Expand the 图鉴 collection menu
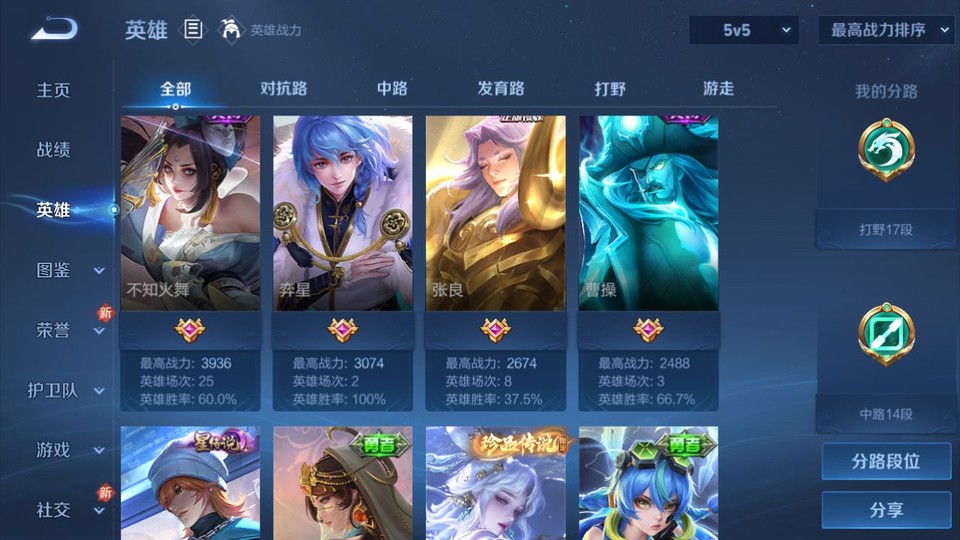Viewport: 960px width, 540px height. click(x=68, y=270)
